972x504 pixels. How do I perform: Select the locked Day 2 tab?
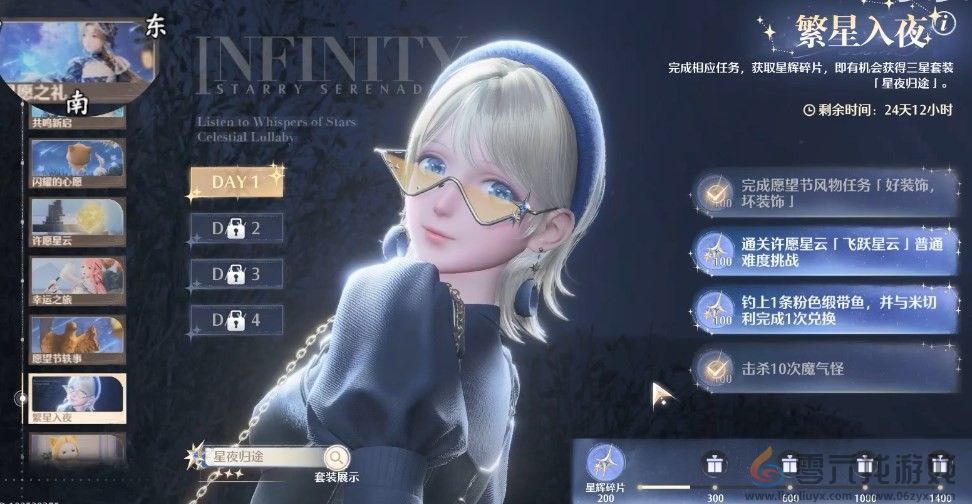[x=236, y=228]
